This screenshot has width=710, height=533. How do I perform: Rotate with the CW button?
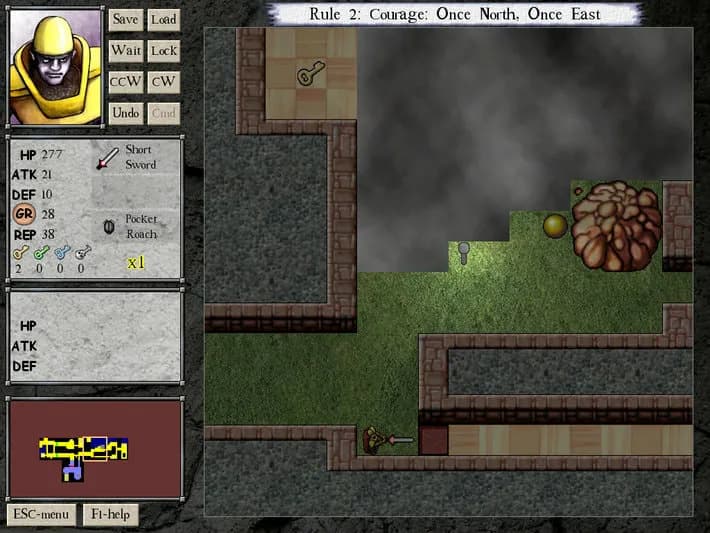[x=163, y=82]
